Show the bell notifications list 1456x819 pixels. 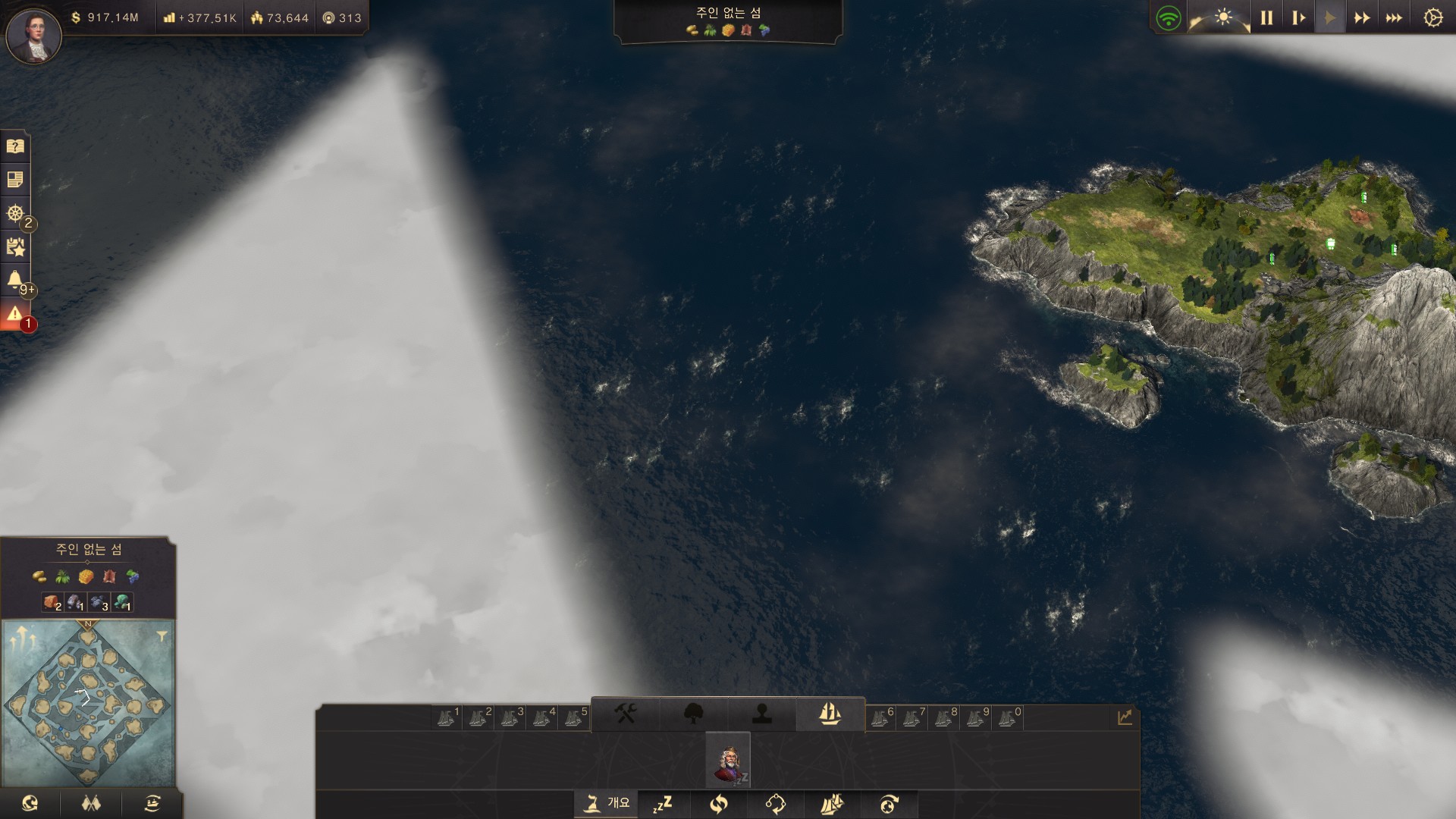15,280
